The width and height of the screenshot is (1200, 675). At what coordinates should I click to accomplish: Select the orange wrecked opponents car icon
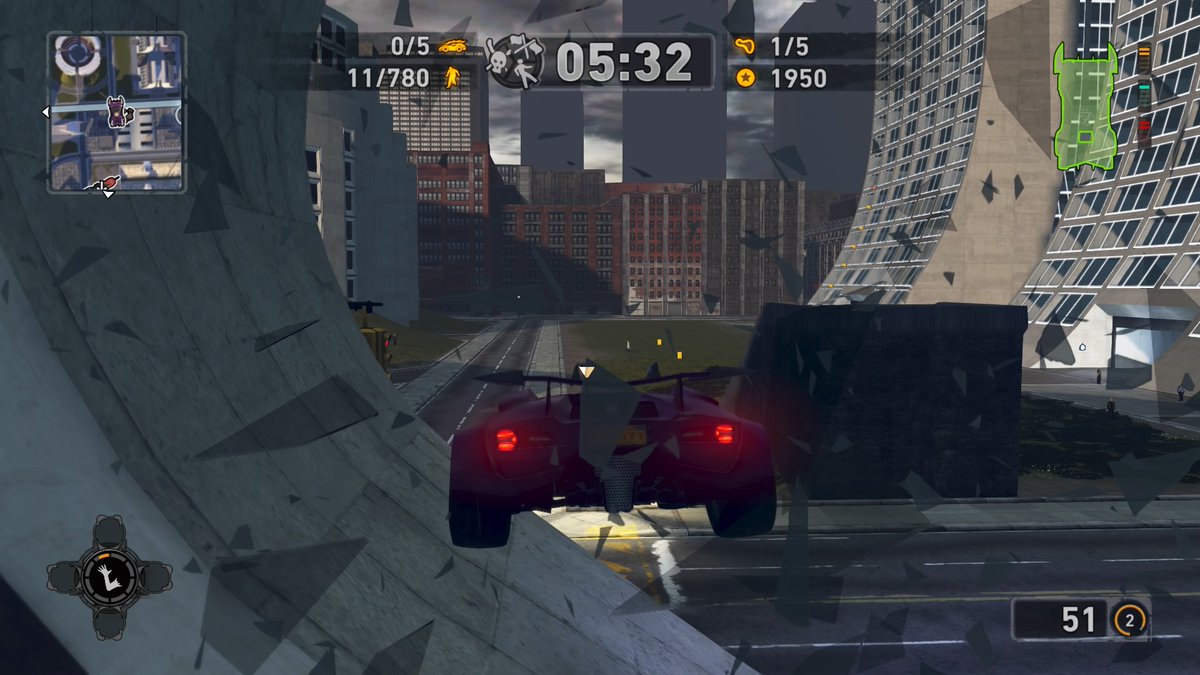tap(453, 46)
